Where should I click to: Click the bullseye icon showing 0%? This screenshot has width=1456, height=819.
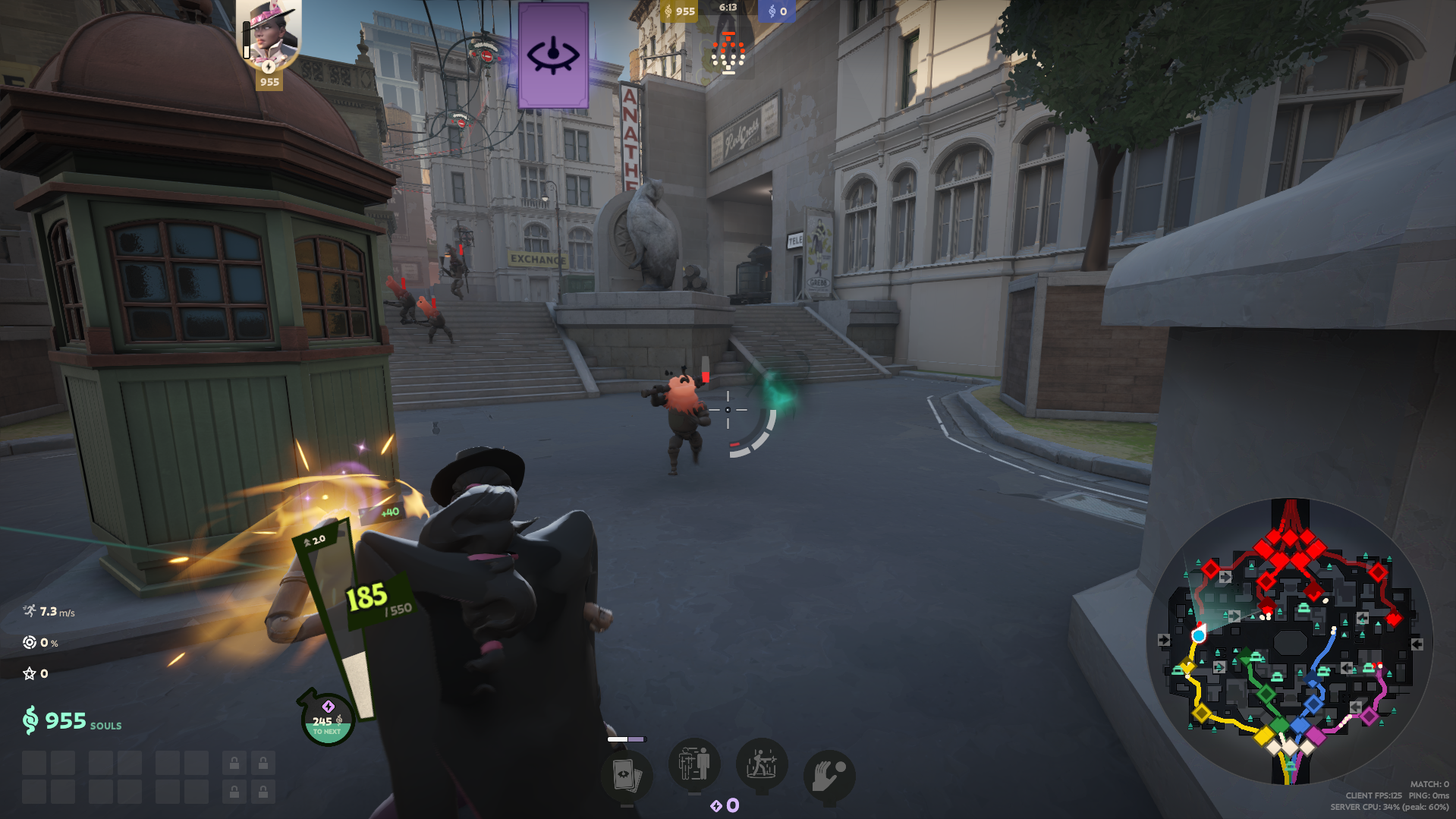(30, 642)
